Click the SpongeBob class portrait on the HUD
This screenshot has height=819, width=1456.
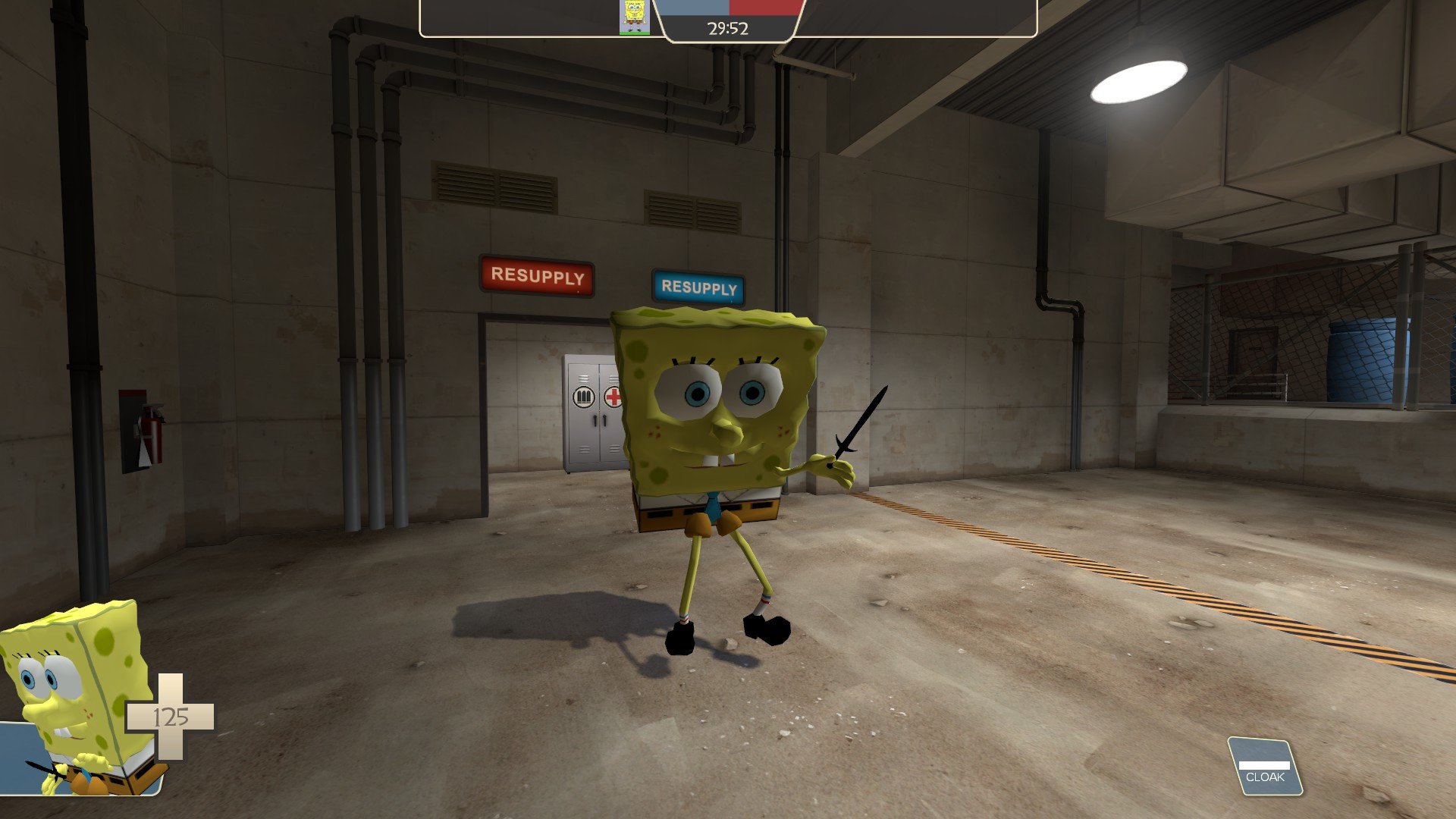click(635, 15)
